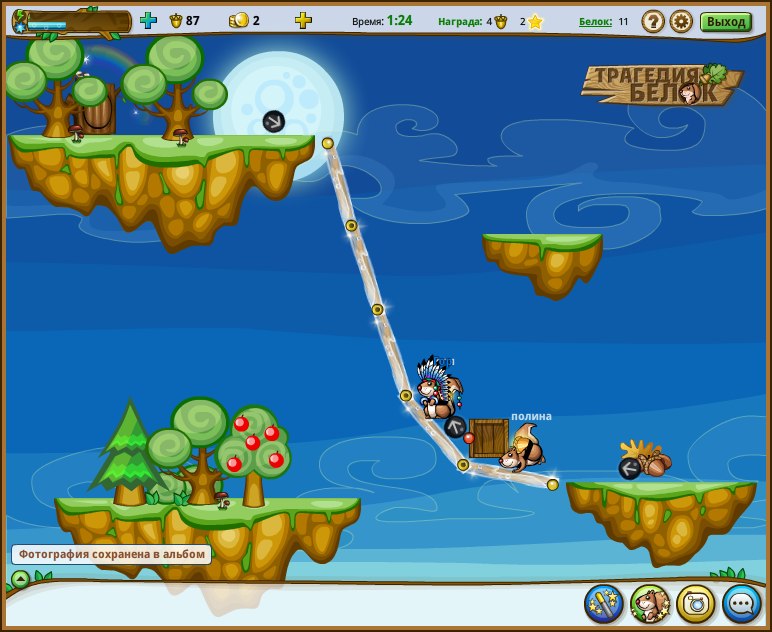Open help via the question mark button
This screenshot has height=632, width=772.
[x=652, y=21]
